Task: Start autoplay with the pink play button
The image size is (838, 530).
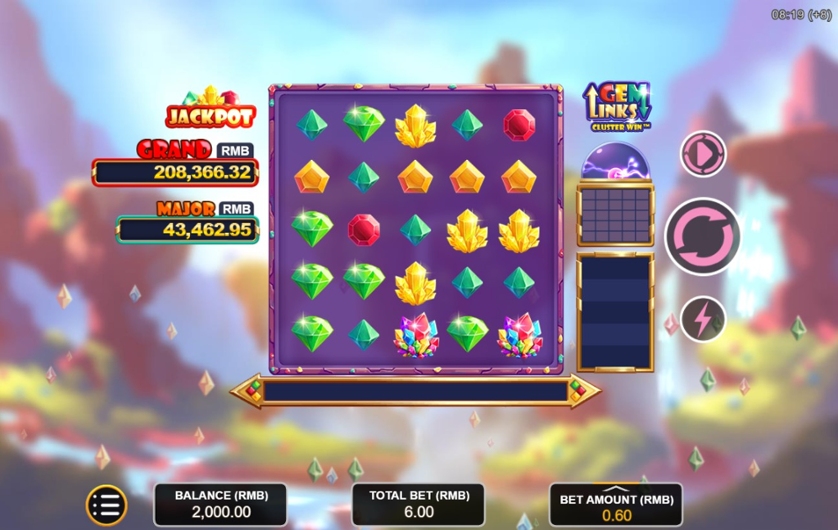Action: click(703, 154)
